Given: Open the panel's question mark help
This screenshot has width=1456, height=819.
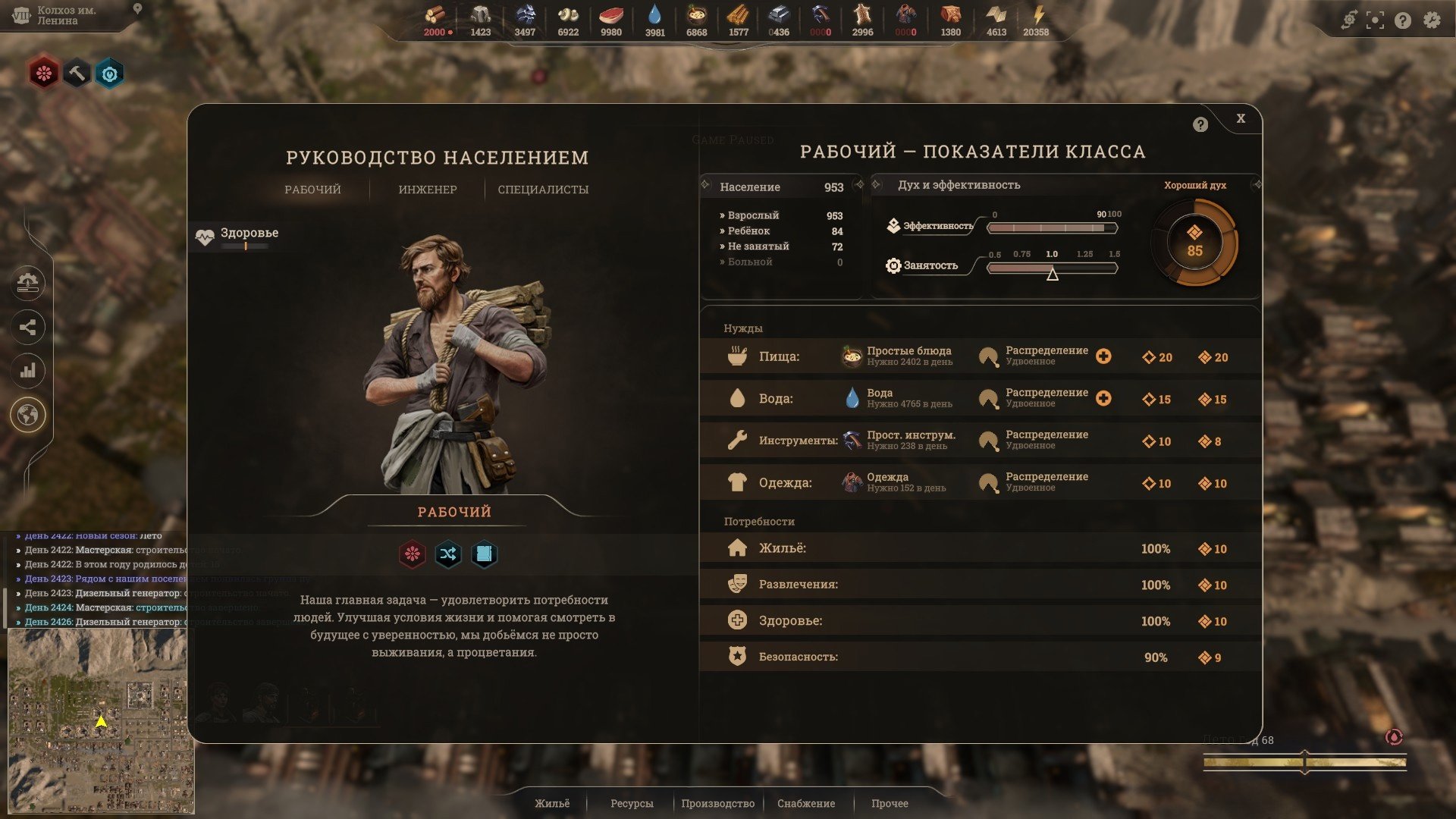Looking at the screenshot, I should tap(1200, 125).
